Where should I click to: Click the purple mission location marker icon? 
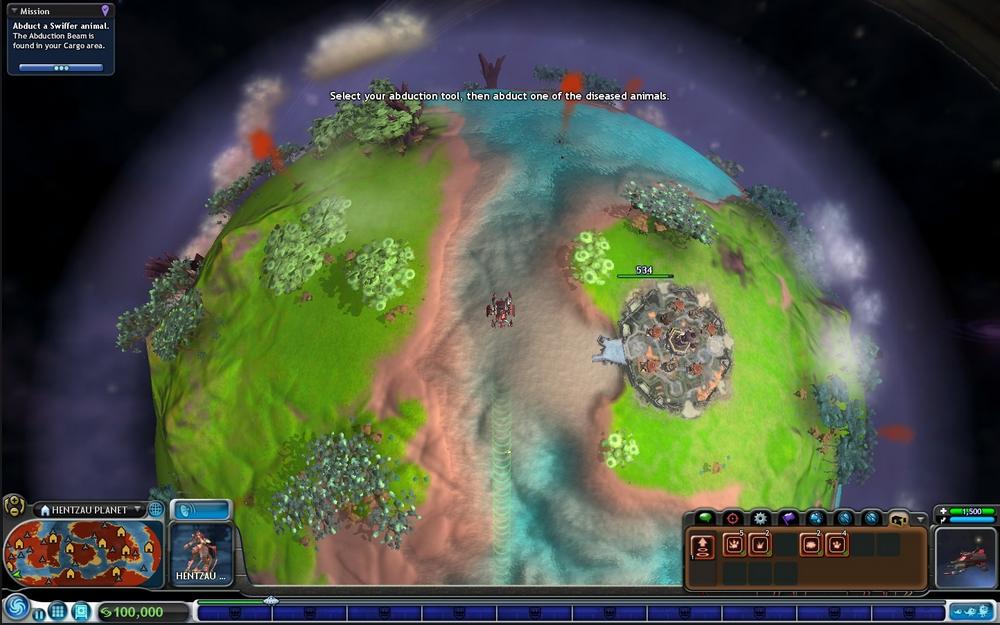[x=105, y=11]
